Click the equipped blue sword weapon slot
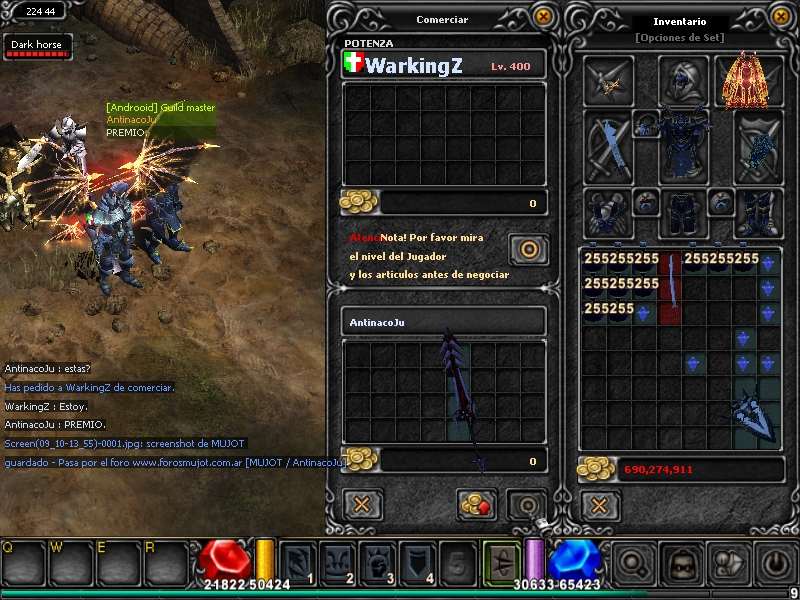The width and height of the screenshot is (800, 600). coord(608,147)
